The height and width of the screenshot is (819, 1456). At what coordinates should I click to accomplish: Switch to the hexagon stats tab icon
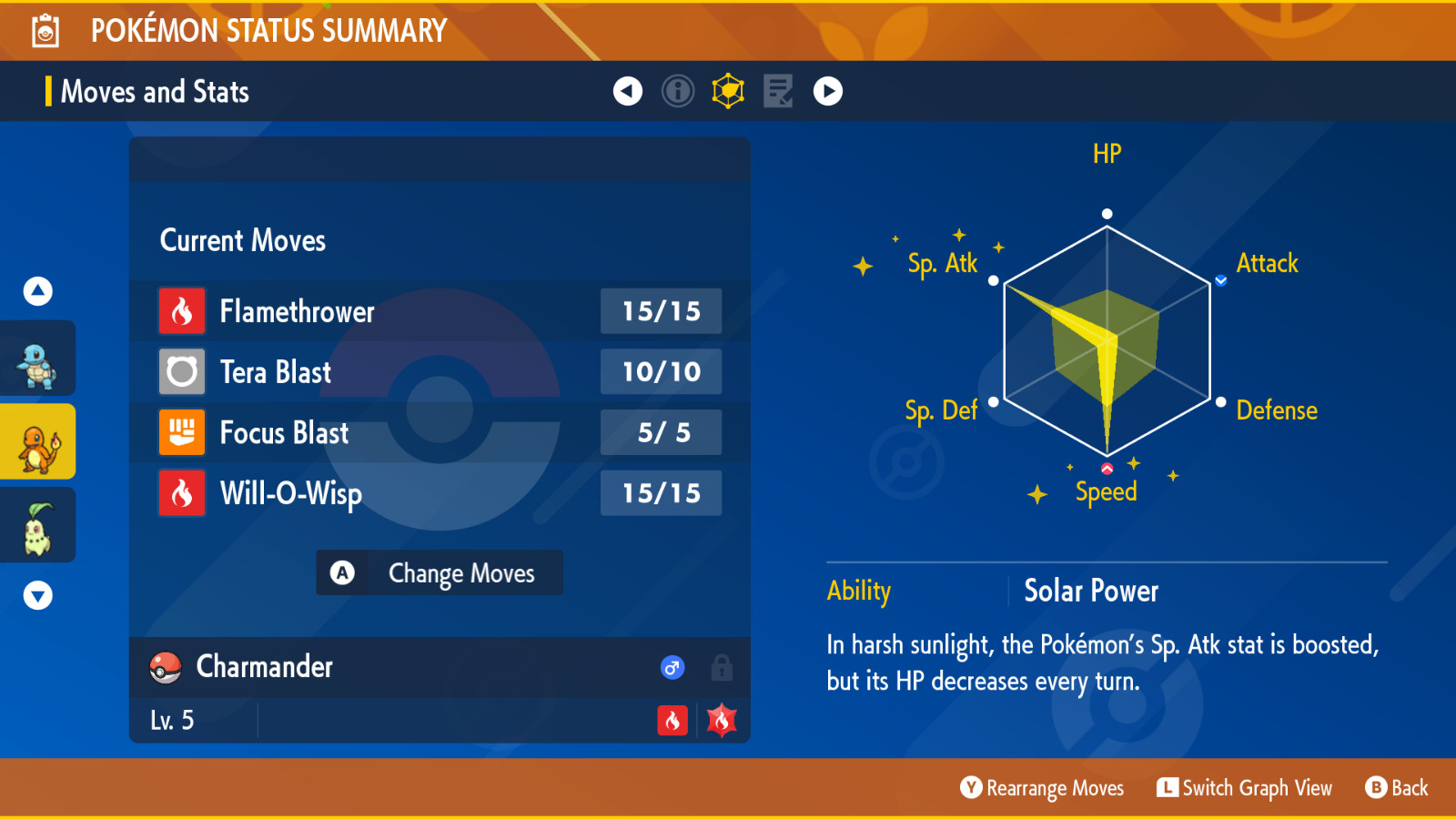(728, 91)
